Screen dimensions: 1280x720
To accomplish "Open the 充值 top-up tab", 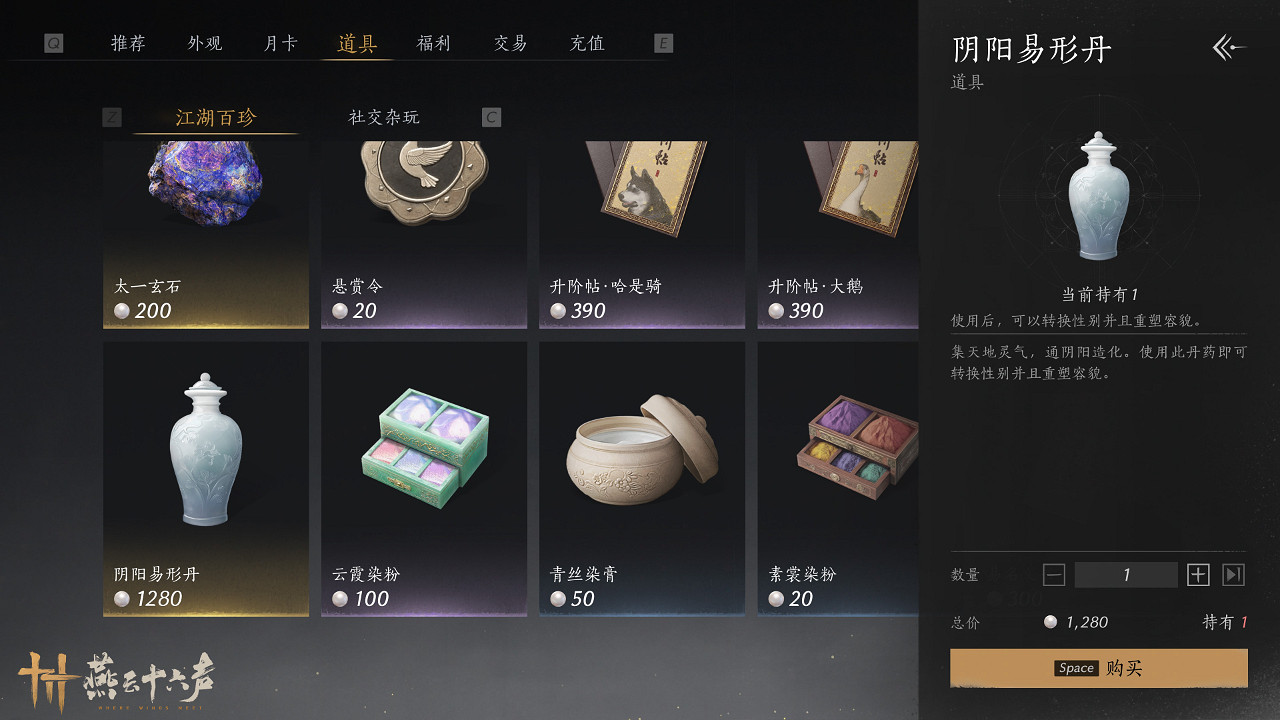I will [585, 43].
